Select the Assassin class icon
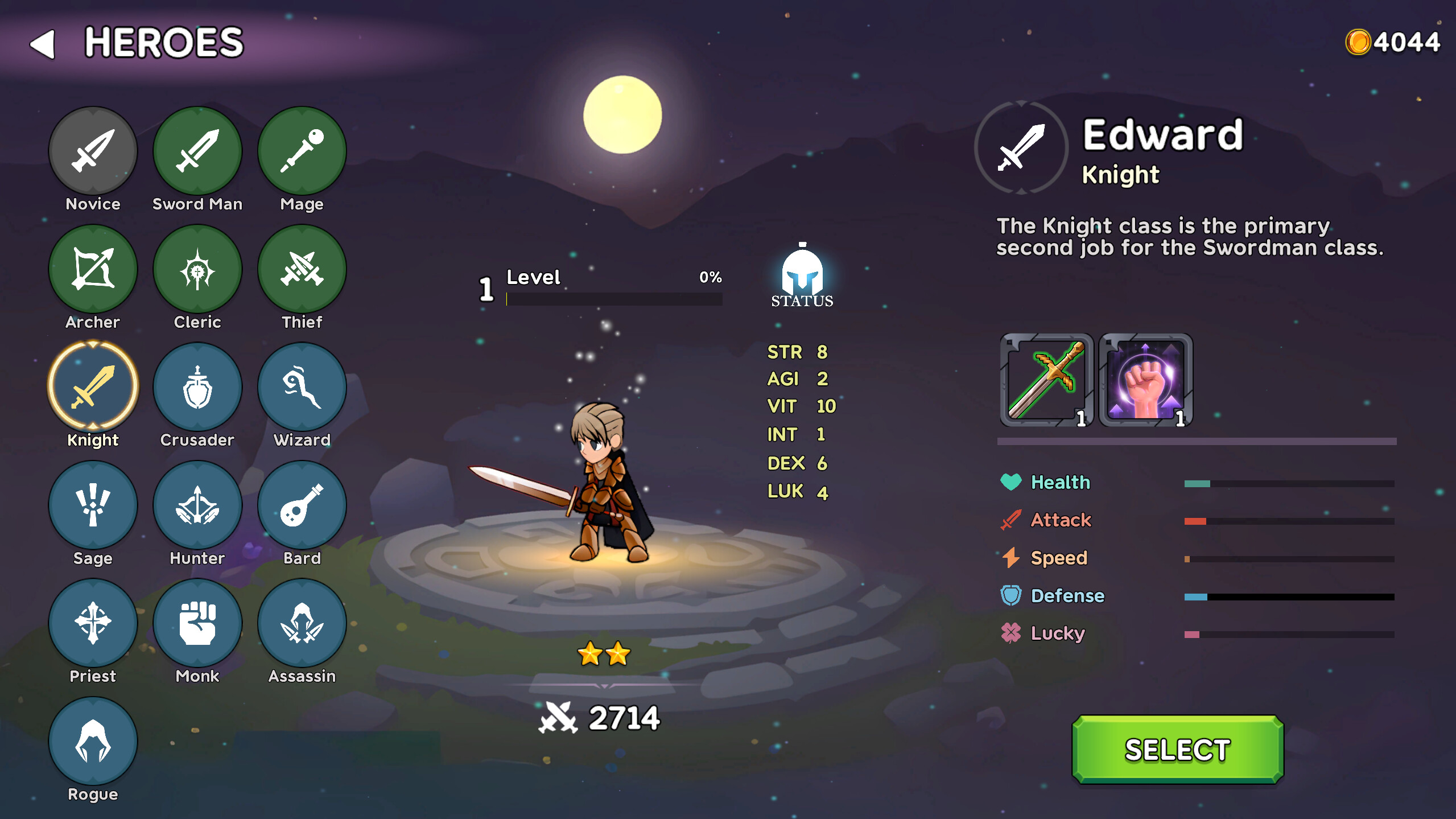Viewport: 1456px width, 819px height. (302, 623)
